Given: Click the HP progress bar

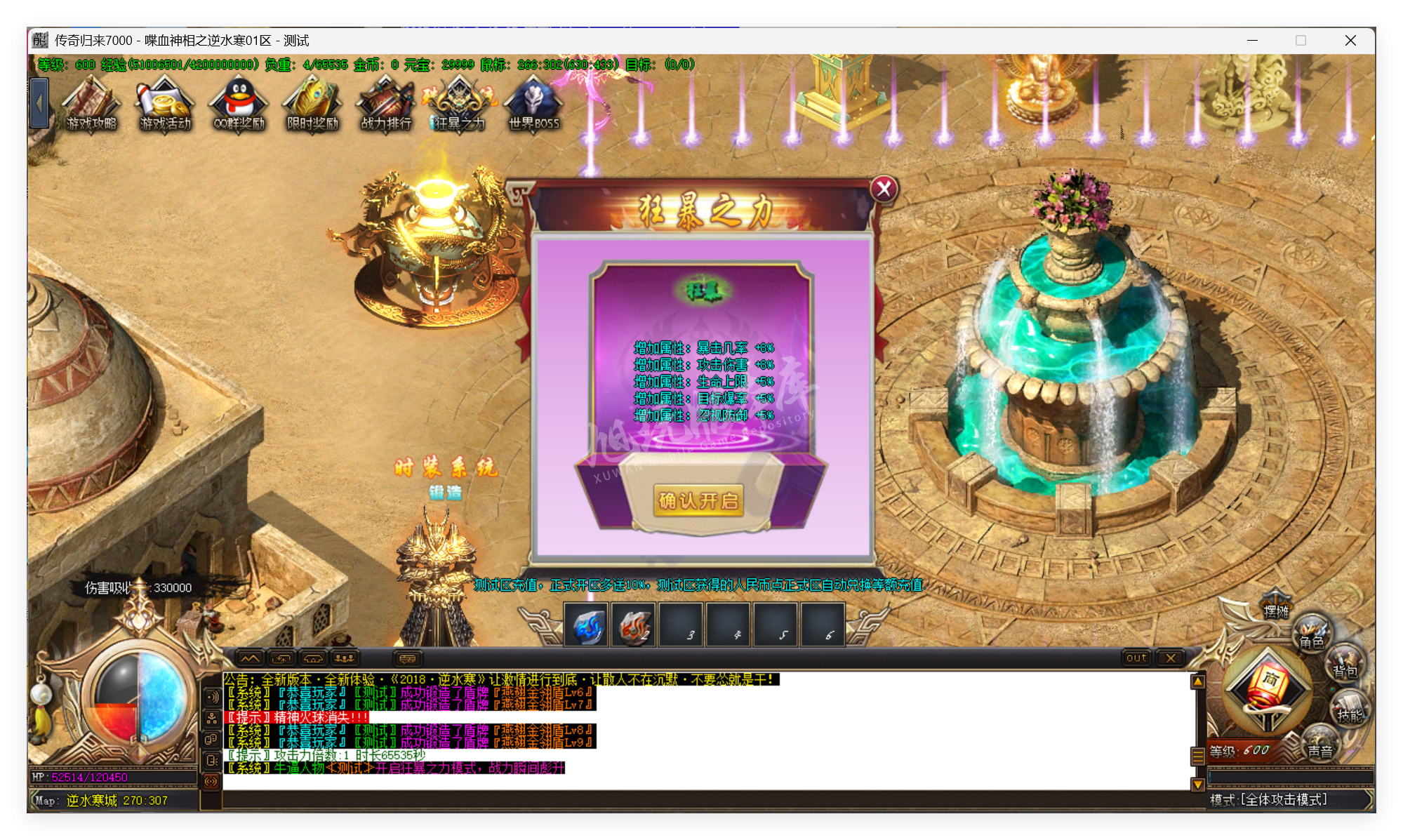Looking at the screenshot, I should [112, 778].
